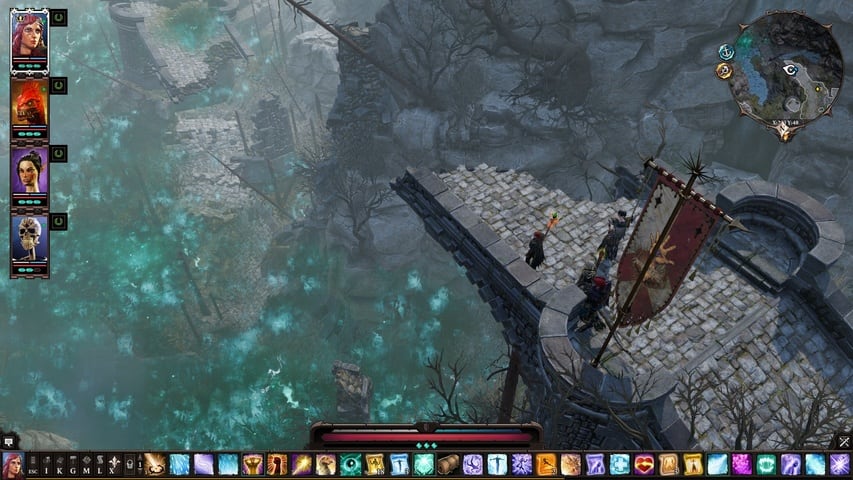Click the hotbar character portrait icon

[x=12, y=465]
